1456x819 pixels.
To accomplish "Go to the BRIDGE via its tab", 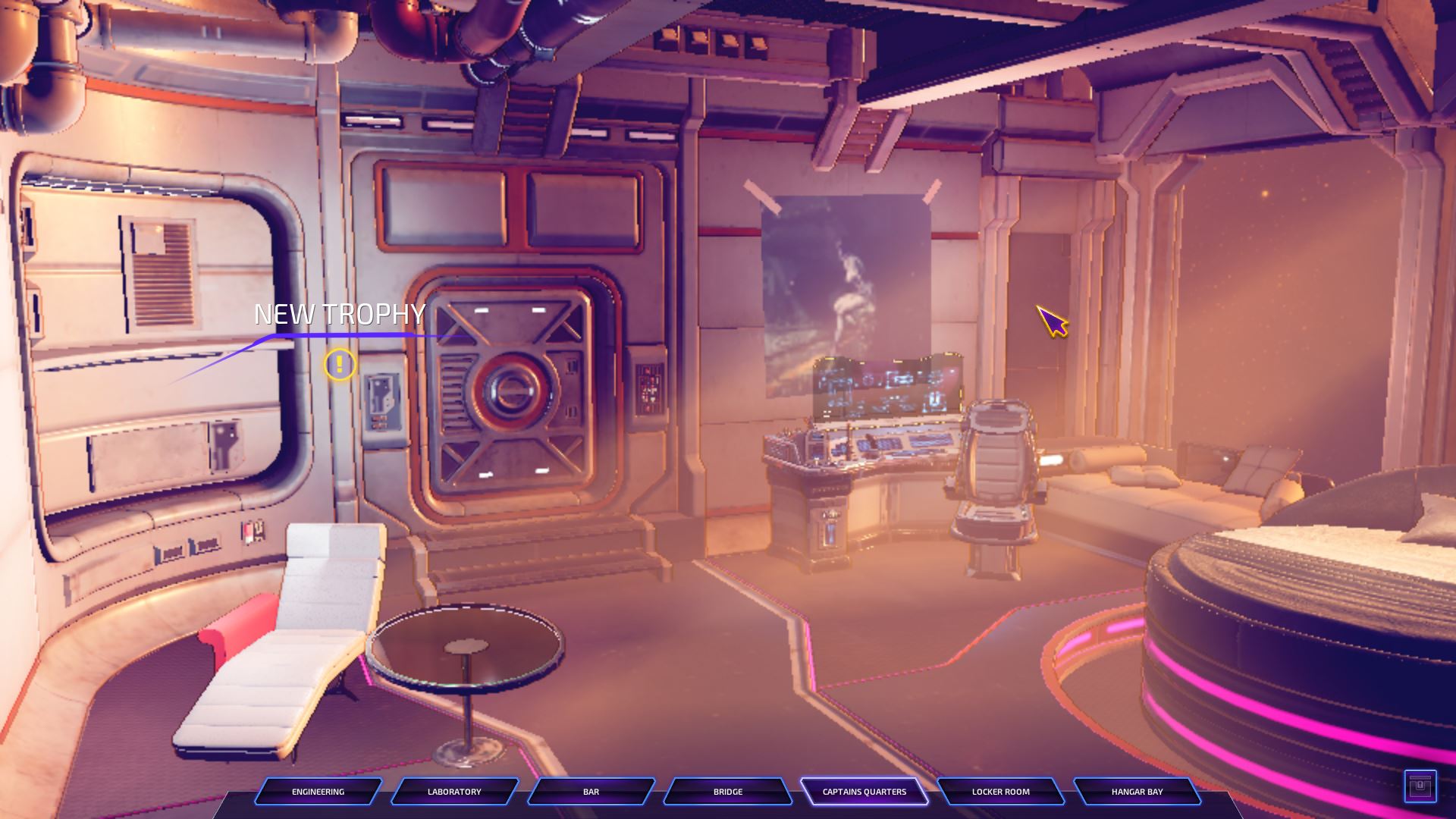I will (x=727, y=792).
